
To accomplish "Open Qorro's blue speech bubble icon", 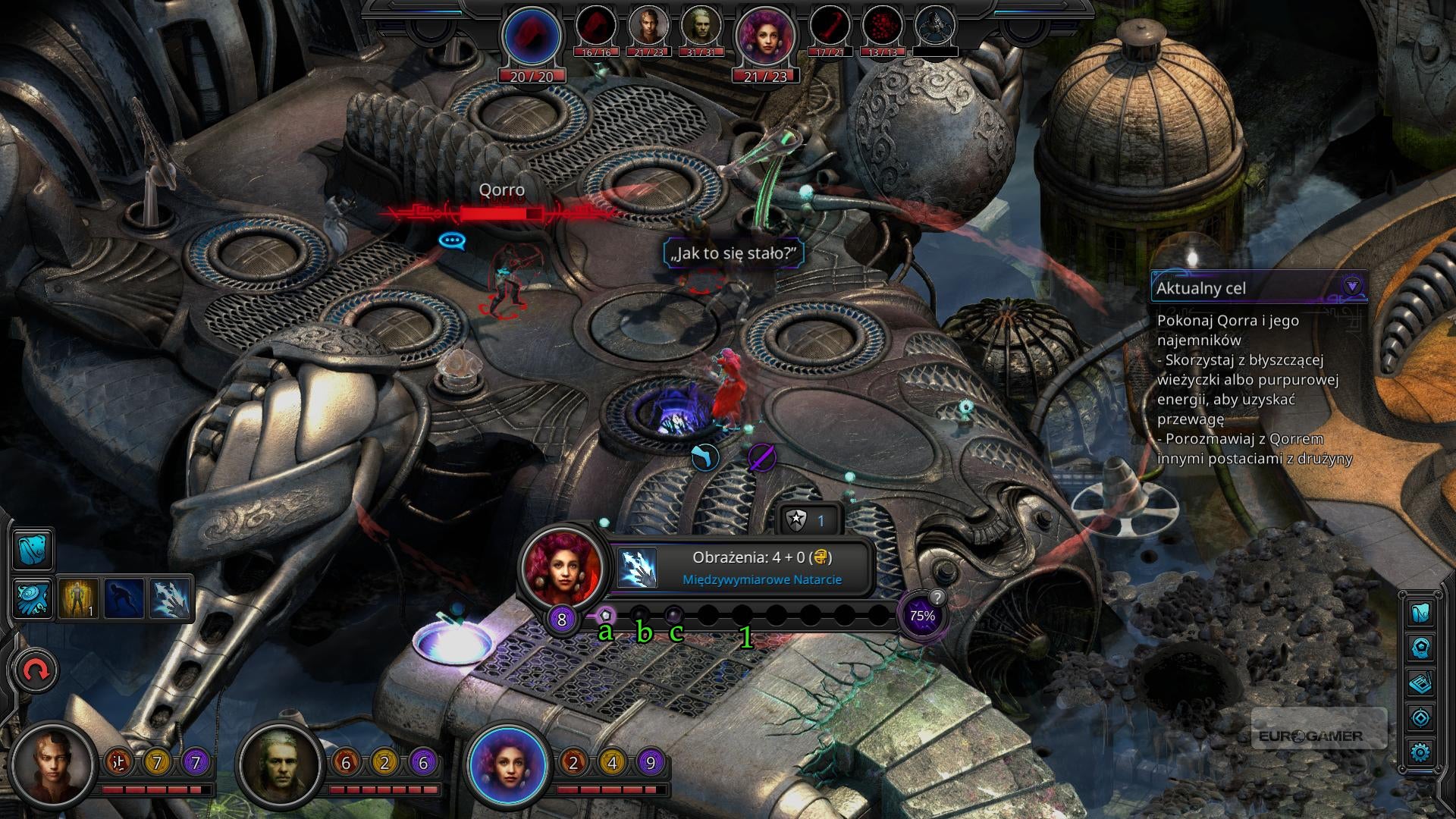I will [x=452, y=240].
